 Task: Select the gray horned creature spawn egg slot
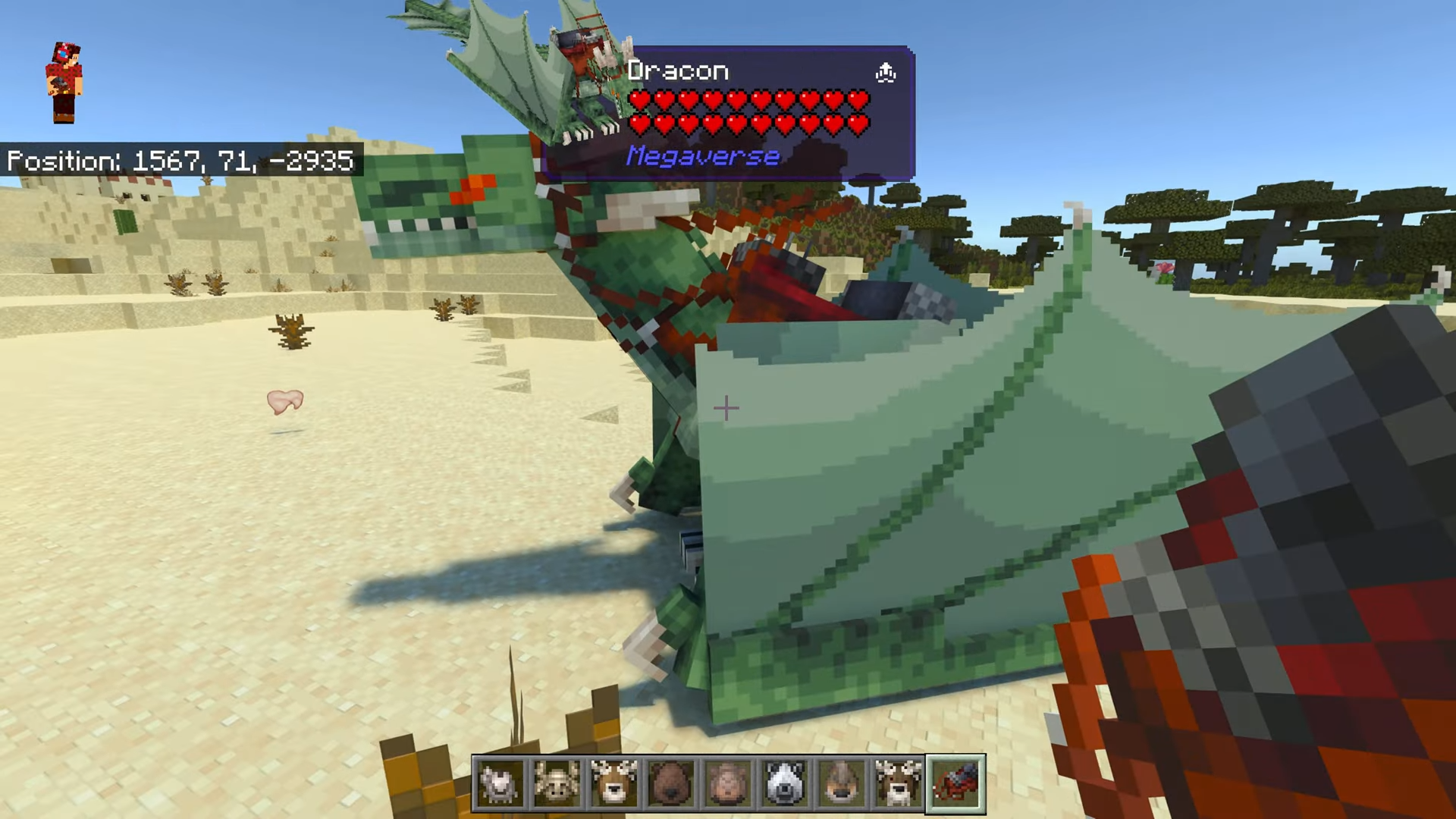coord(500,783)
